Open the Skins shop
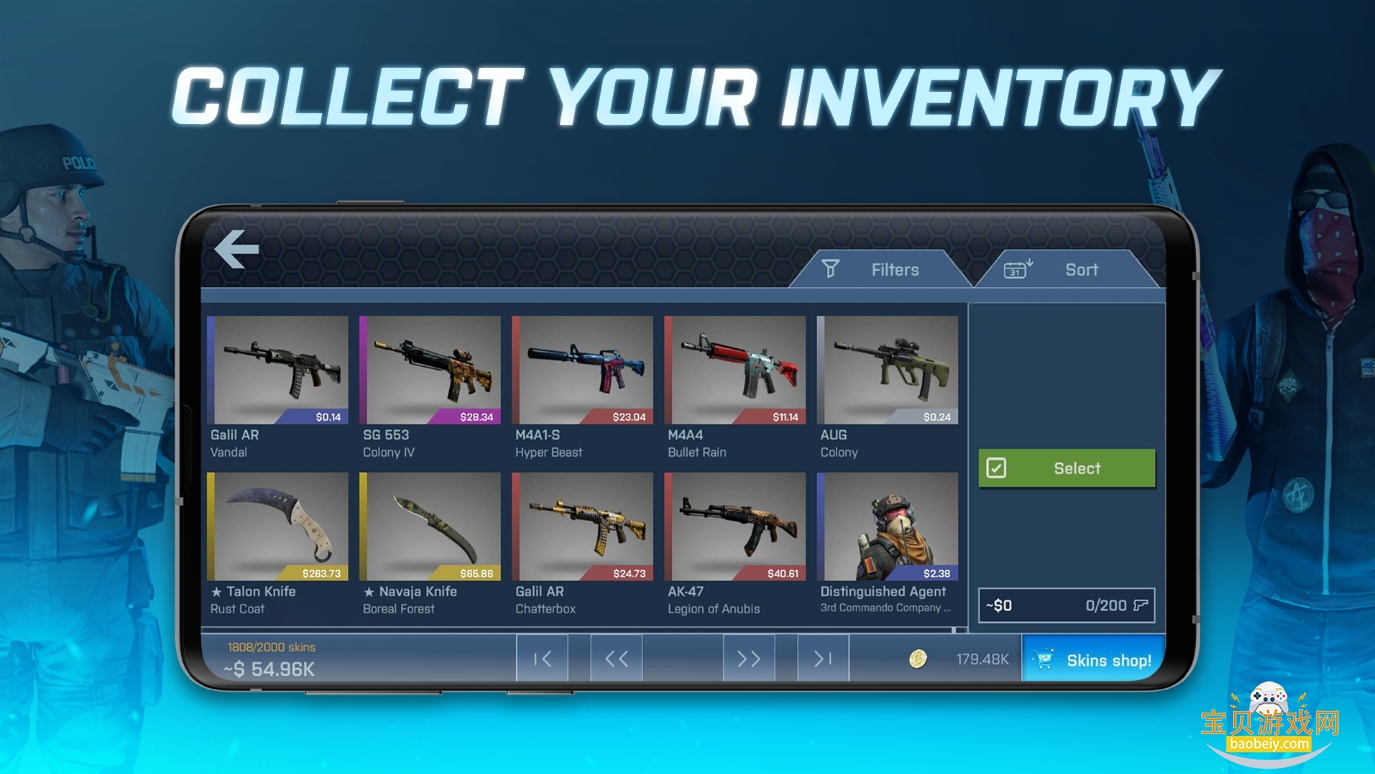 (1094, 659)
